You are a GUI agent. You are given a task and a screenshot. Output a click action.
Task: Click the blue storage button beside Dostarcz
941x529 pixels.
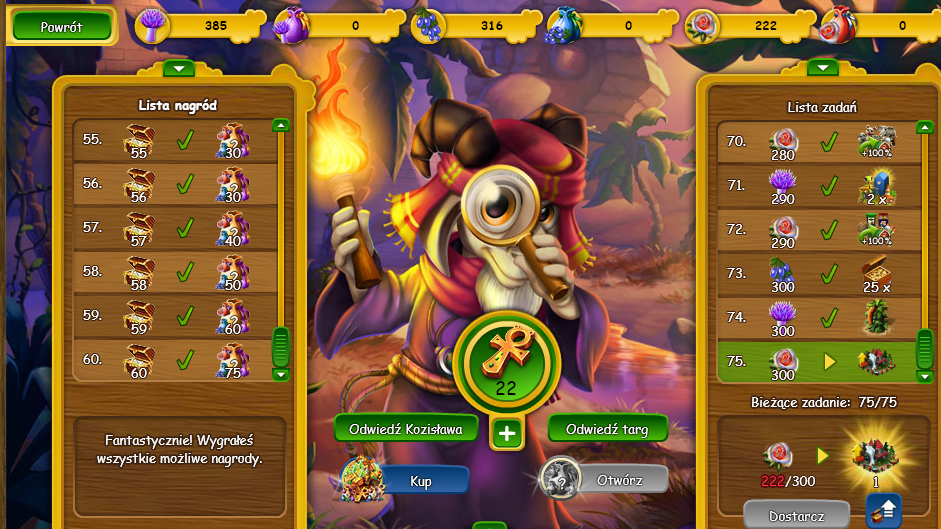click(884, 509)
